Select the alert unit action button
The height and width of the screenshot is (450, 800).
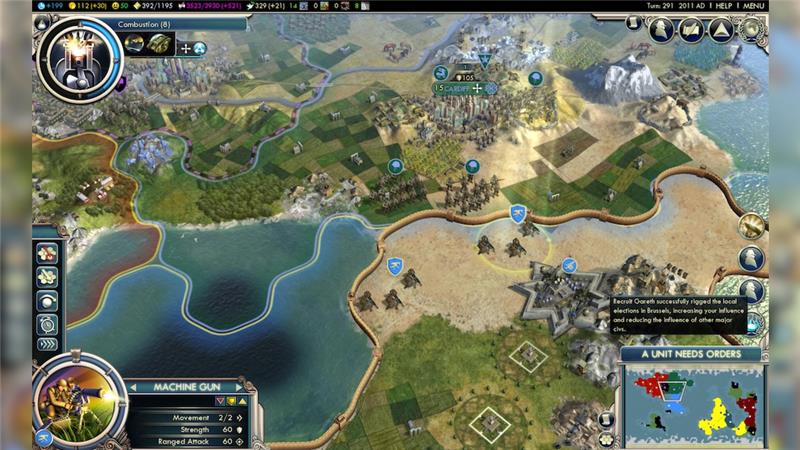(x=47, y=300)
